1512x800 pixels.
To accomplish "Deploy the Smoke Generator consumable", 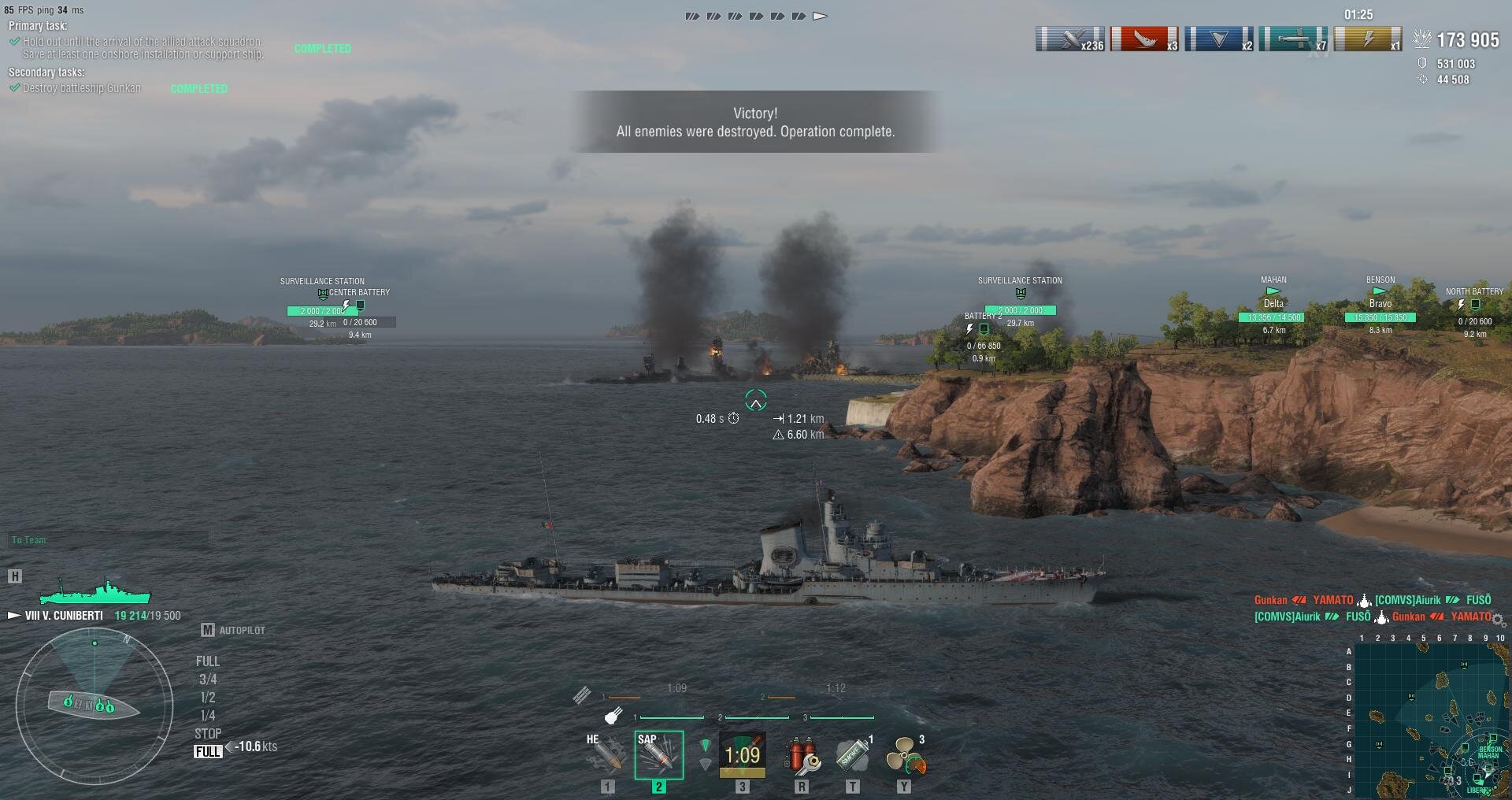I will [x=853, y=755].
